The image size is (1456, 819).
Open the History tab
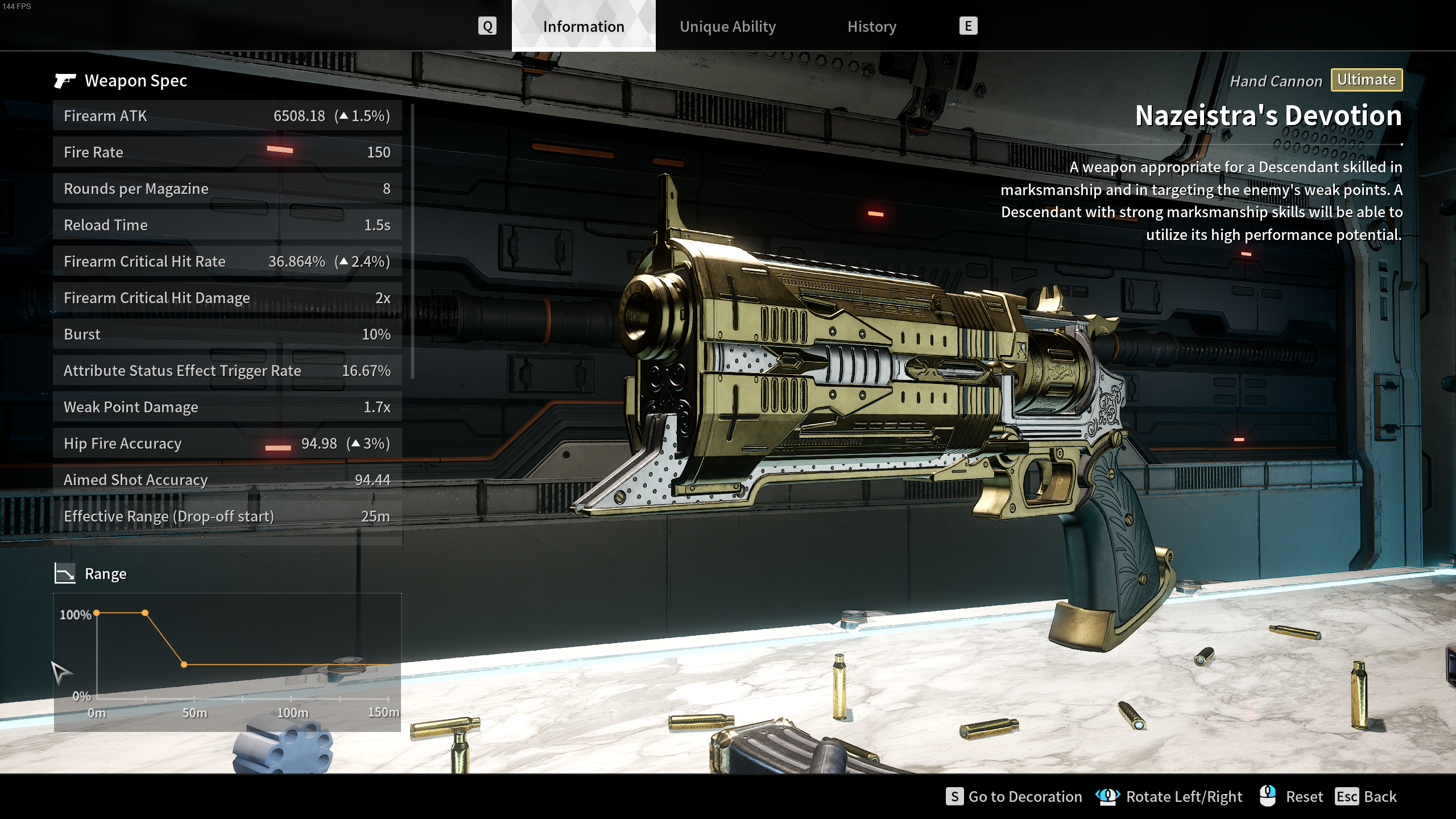(x=871, y=27)
